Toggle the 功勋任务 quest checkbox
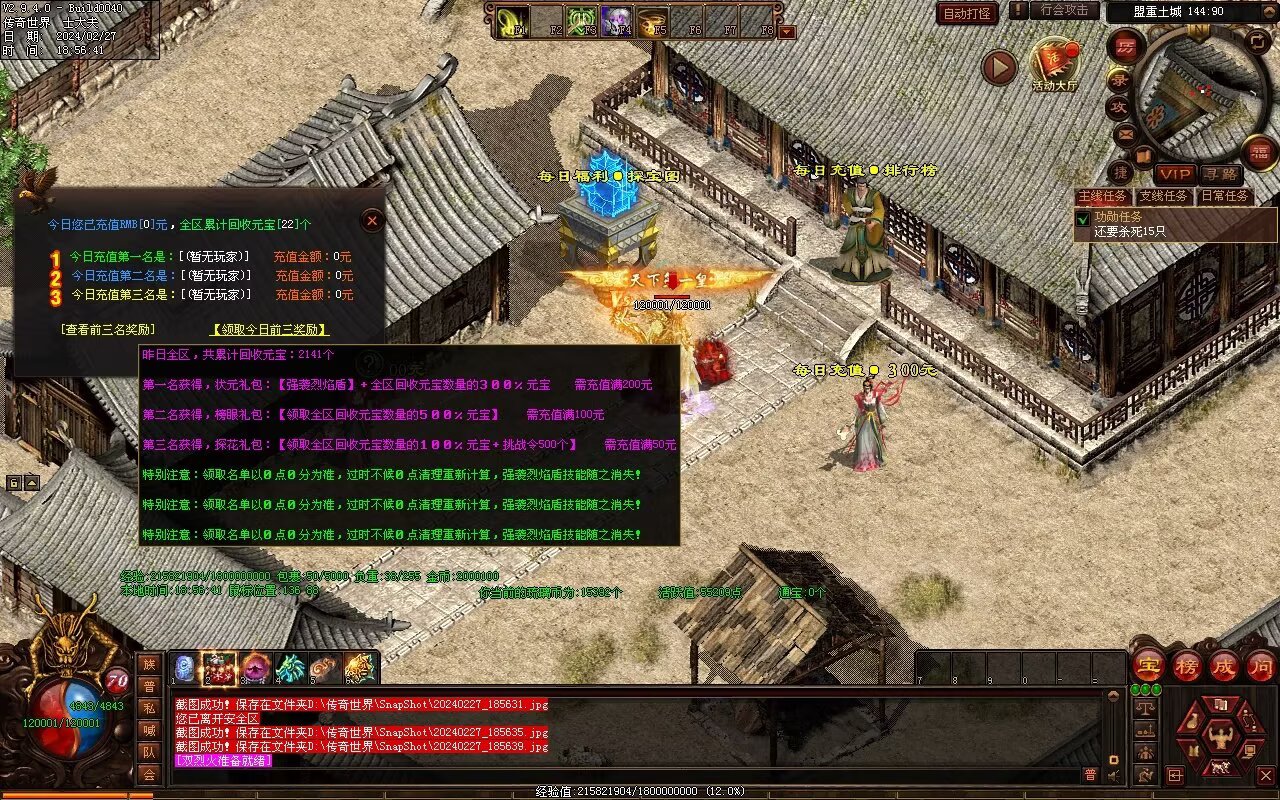 point(1083,217)
